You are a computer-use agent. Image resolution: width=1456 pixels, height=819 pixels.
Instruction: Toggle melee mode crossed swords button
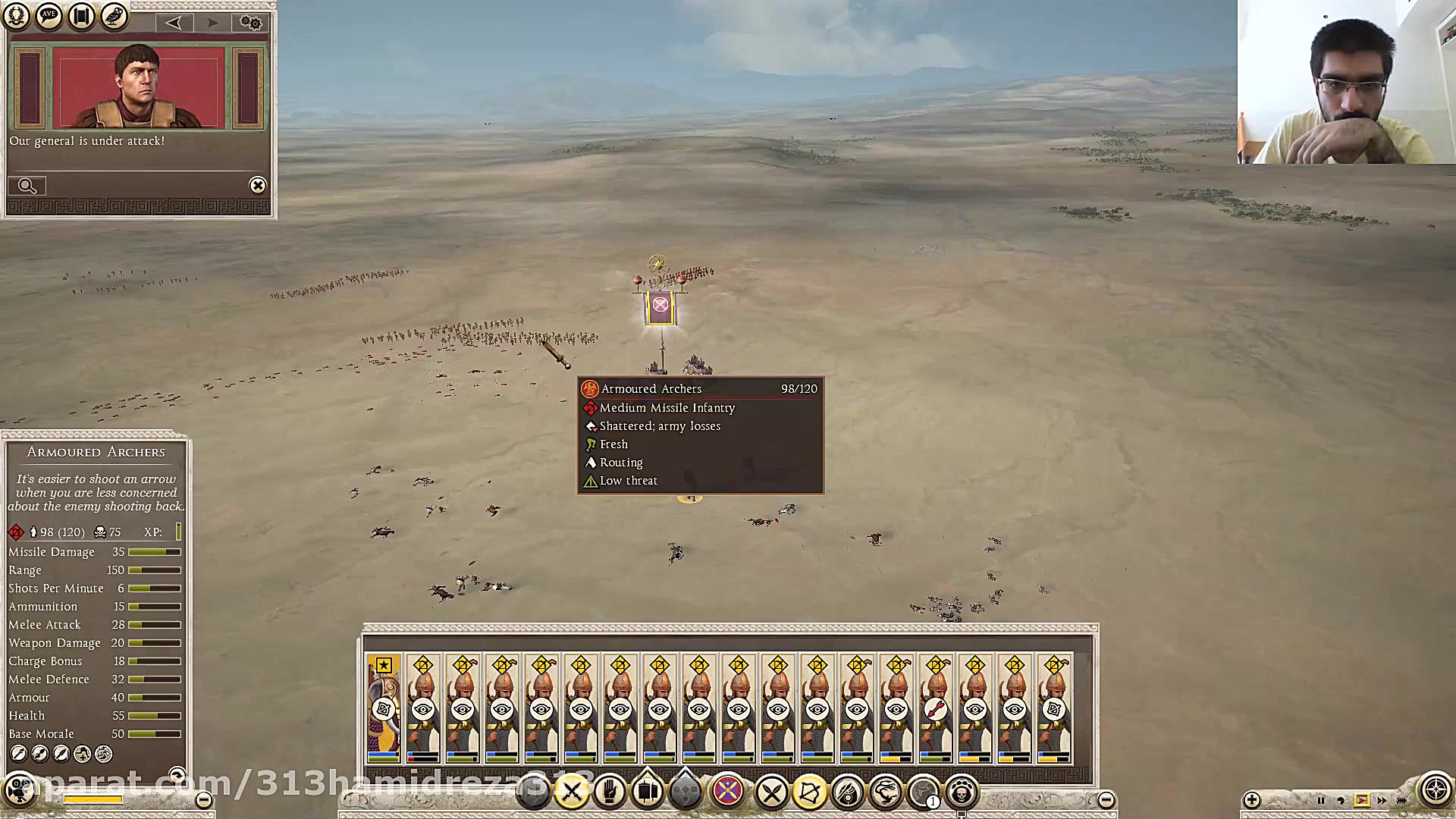[x=771, y=793]
